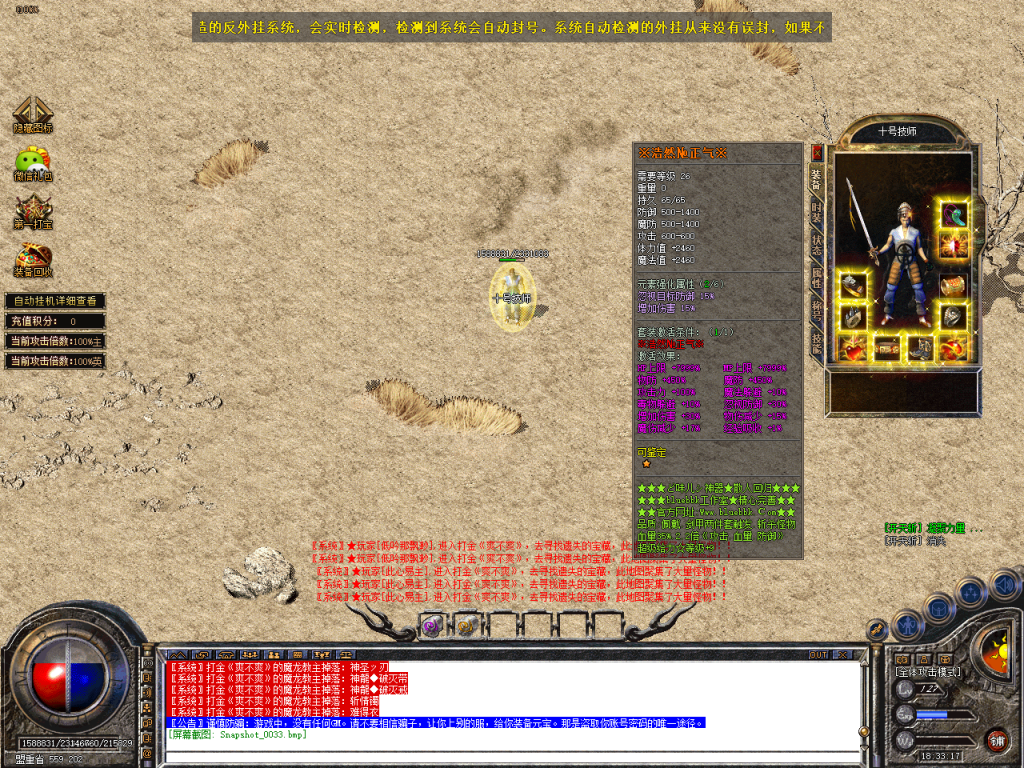Switch to the 状态 status tab
The height and width of the screenshot is (768, 1024).
point(817,244)
